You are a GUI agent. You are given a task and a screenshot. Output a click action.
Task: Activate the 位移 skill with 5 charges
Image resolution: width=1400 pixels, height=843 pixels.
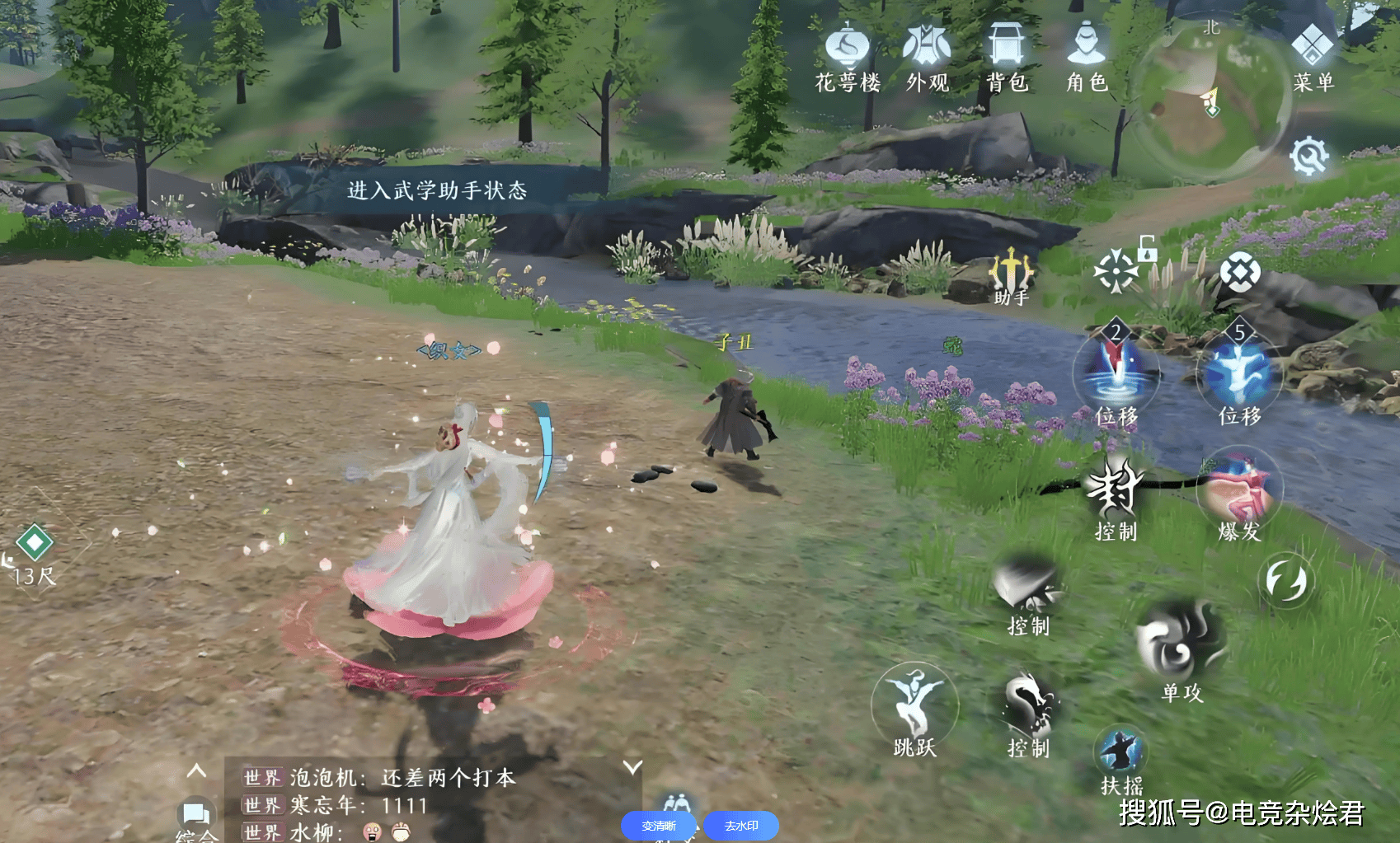(1239, 372)
